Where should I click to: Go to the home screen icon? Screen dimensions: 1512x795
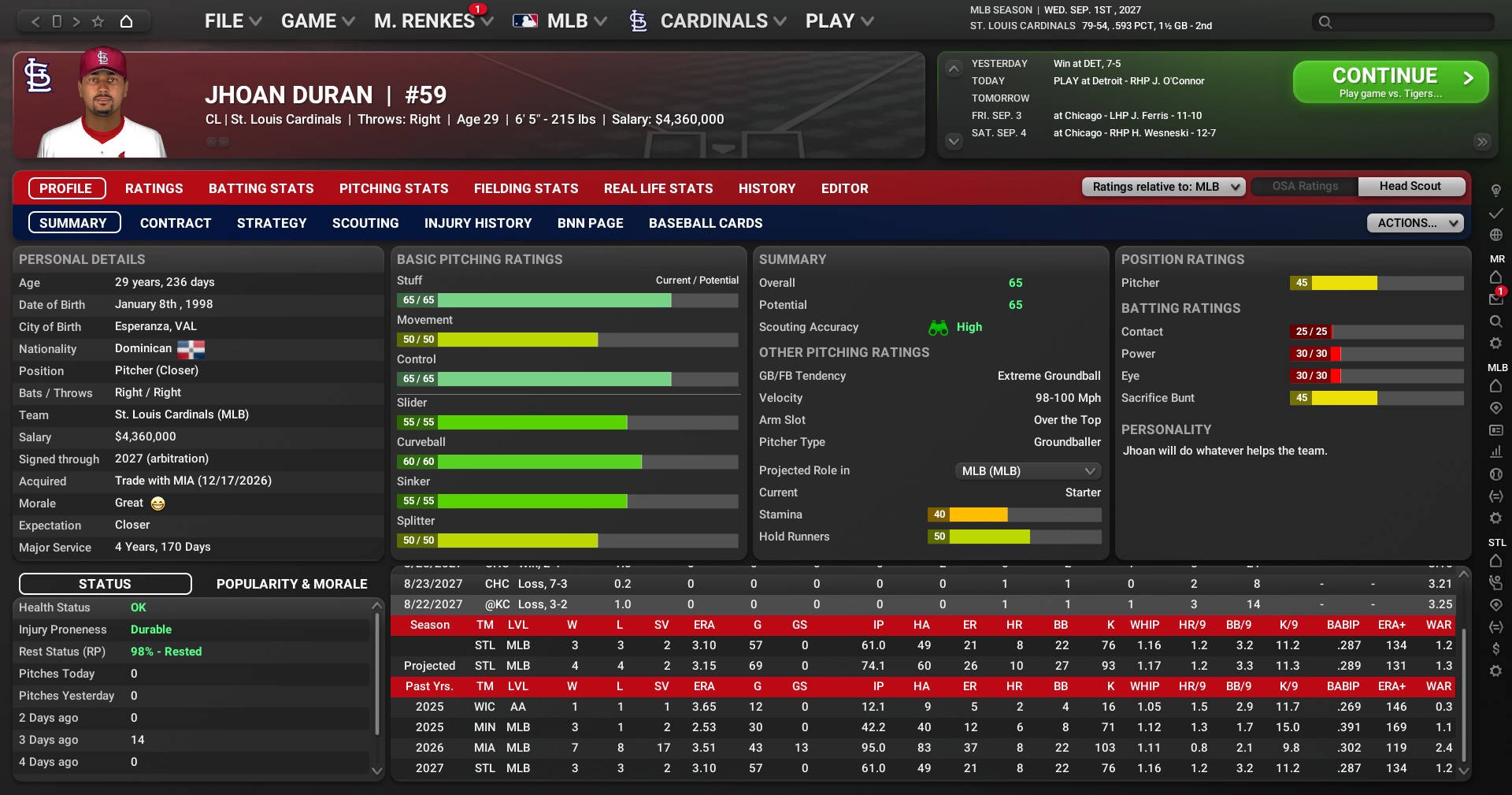click(x=126, y=21)
